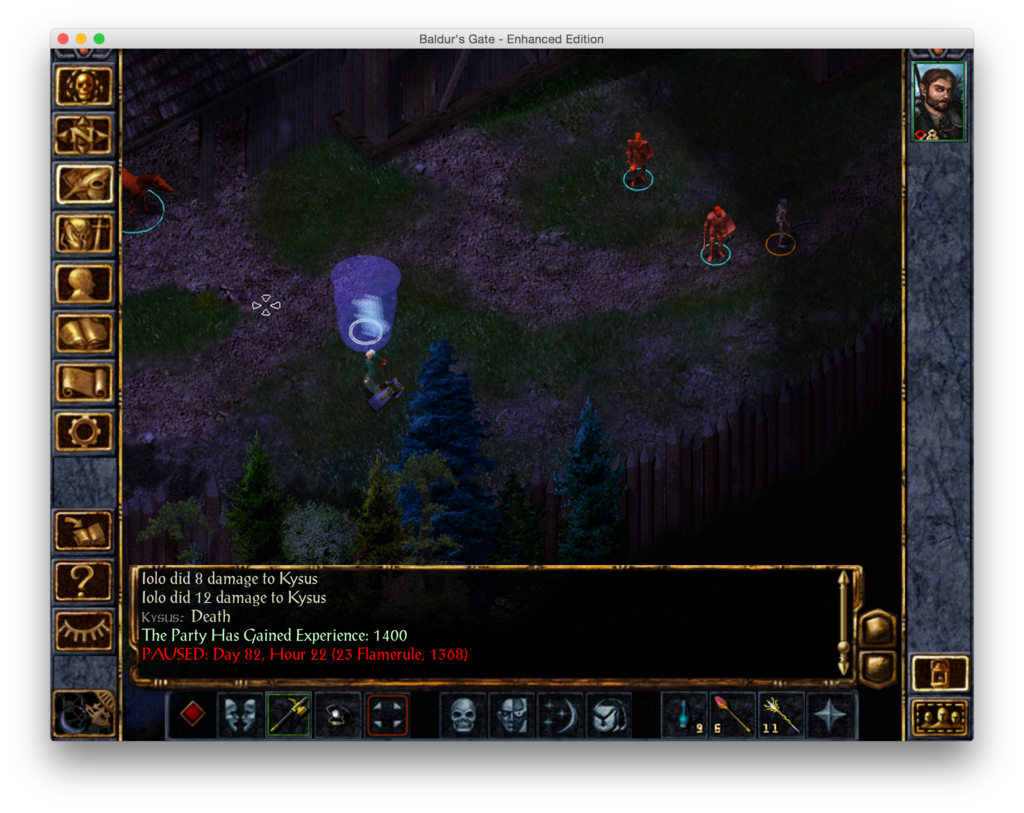The image size is (1024, 813).
Task: Open the gear options button
Action: click(83, 432)
